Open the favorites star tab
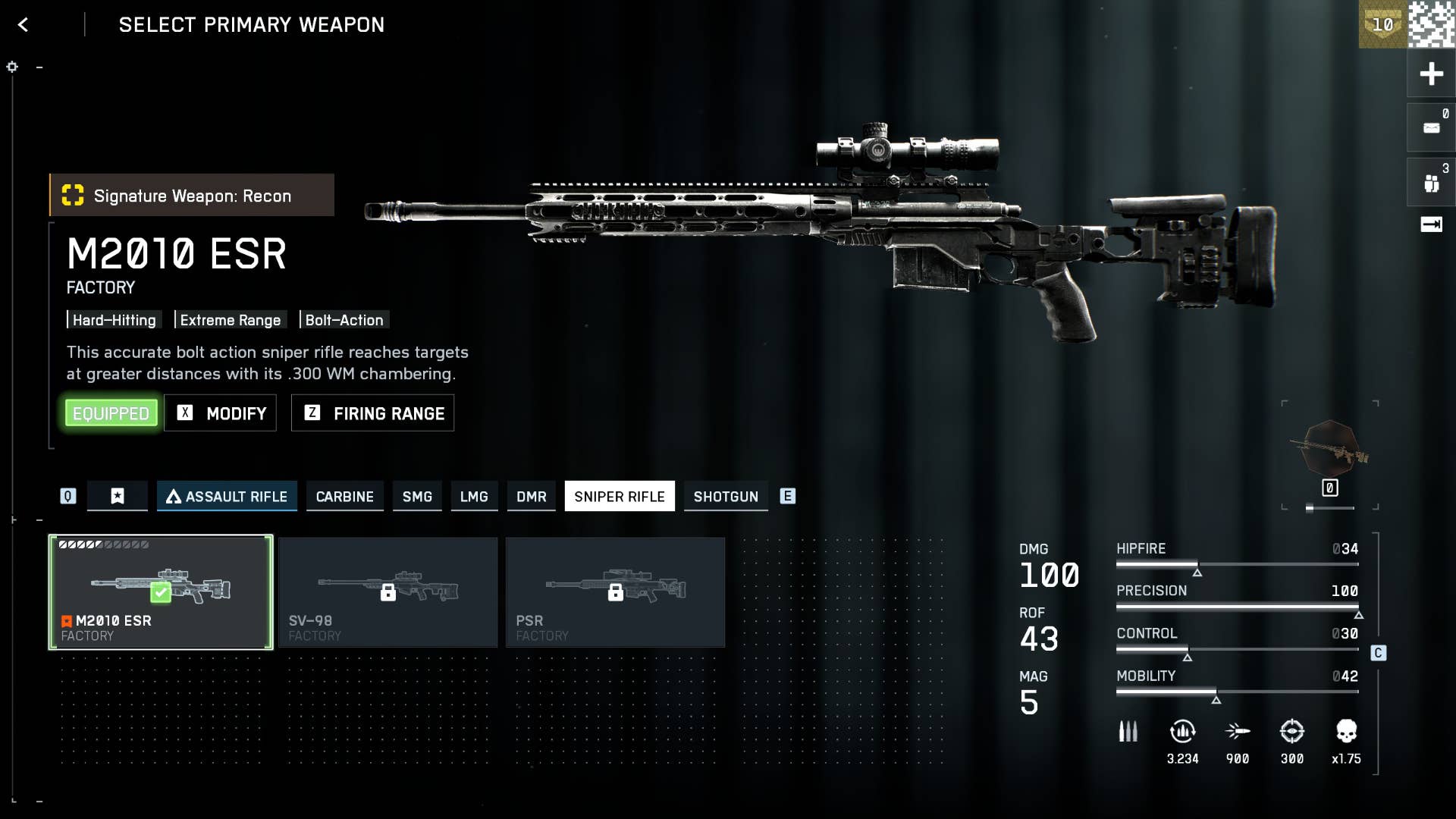1456x819 pixels. [x=118, y=497]
